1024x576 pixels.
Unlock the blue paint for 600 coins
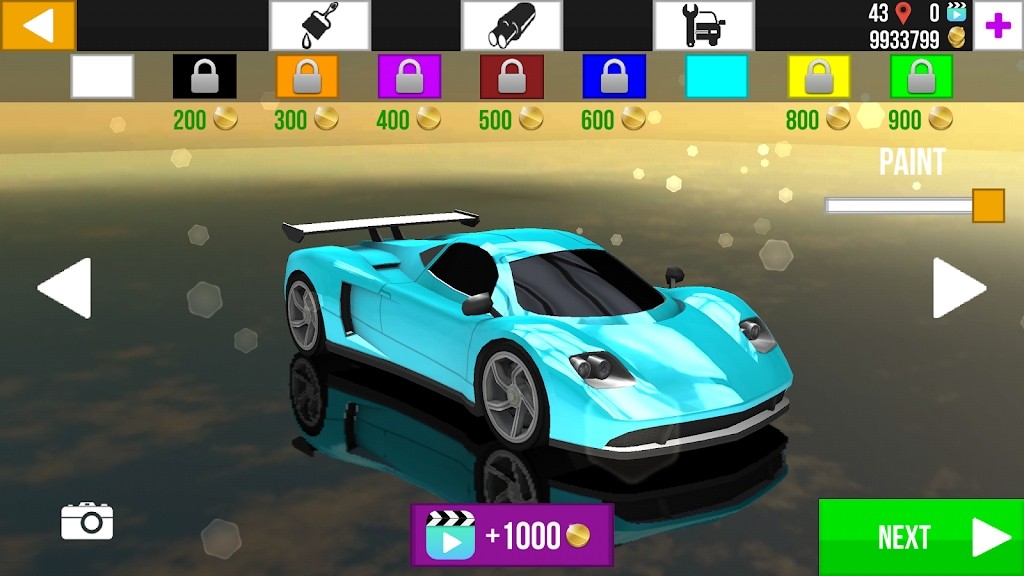(x=614, y=76)
